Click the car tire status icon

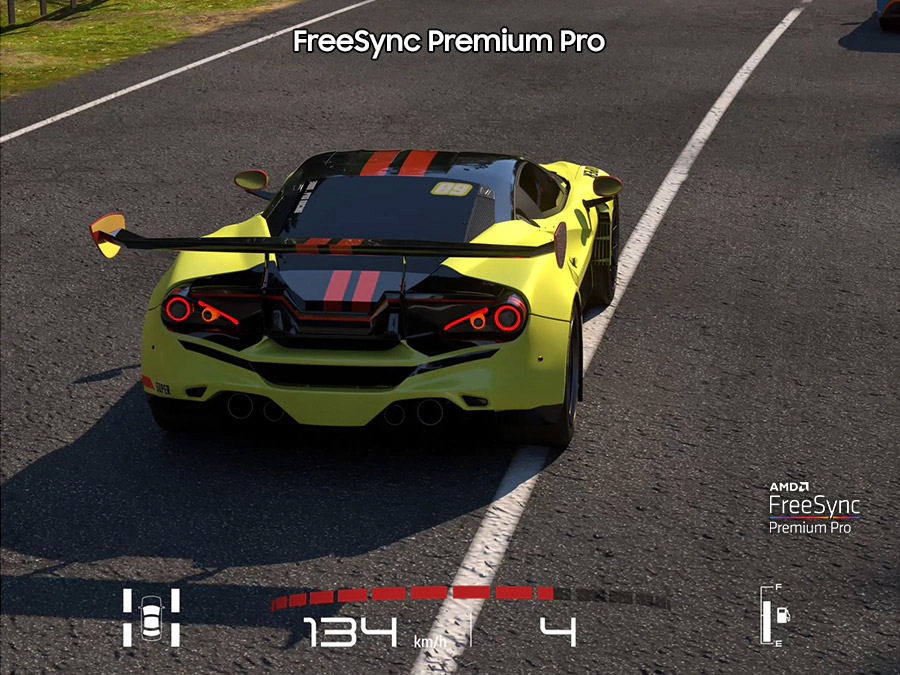click(x=151, y=617)
